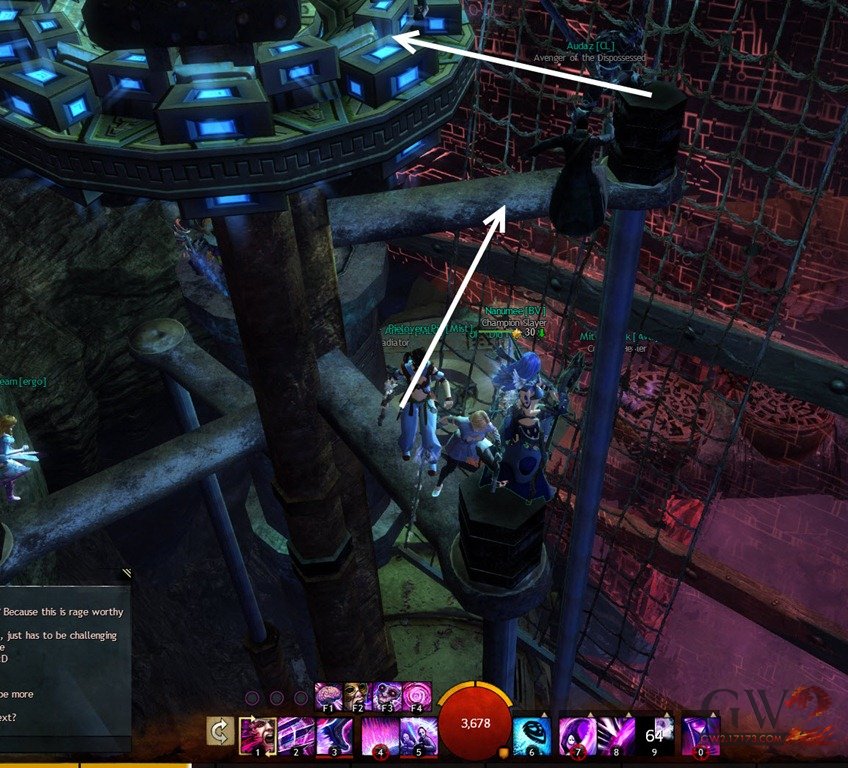Activate utility skill 7 on the hotbar

click(x=577, y=735)
